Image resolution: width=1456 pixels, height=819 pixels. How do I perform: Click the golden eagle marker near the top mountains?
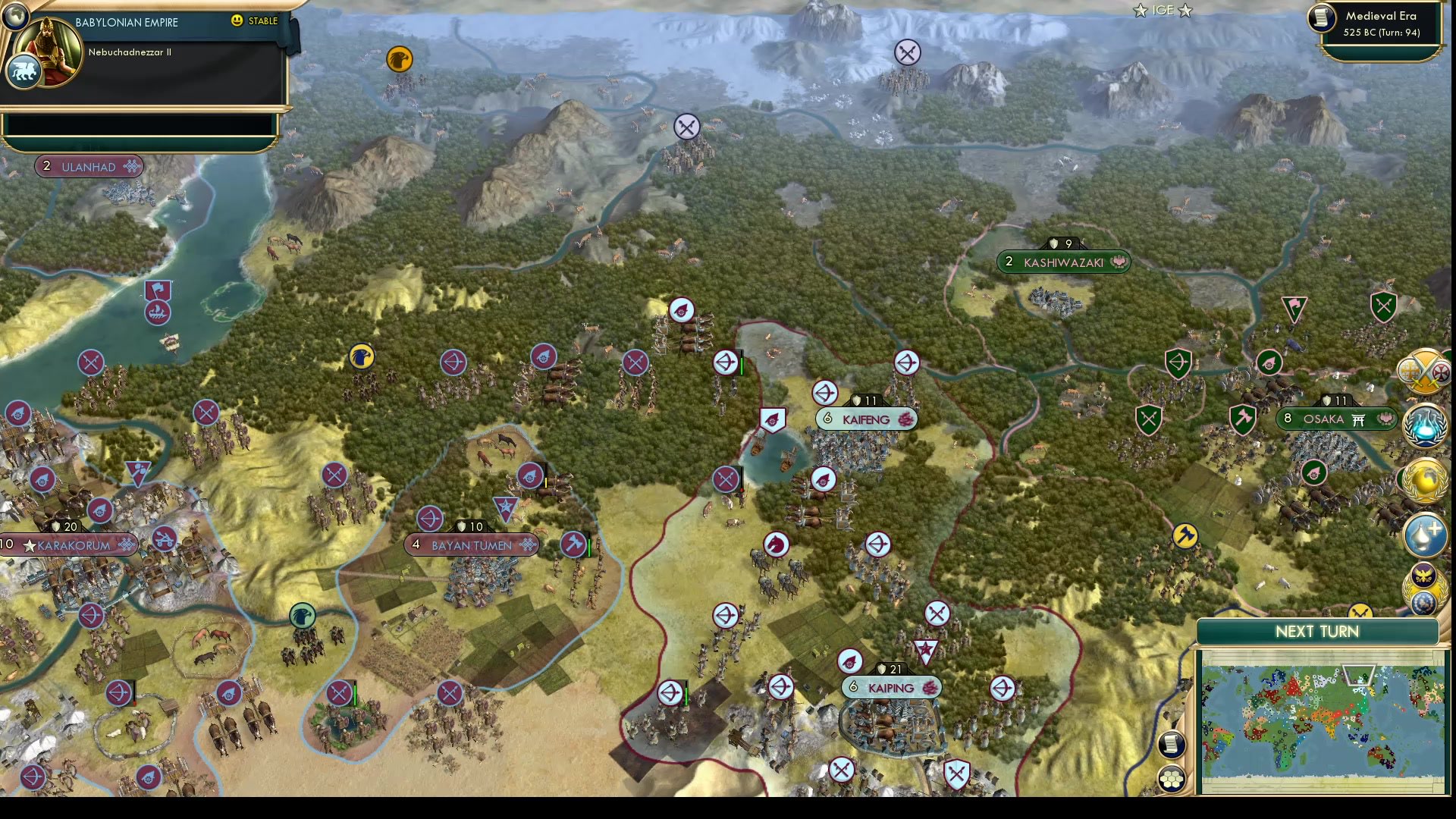pos(401,59)
